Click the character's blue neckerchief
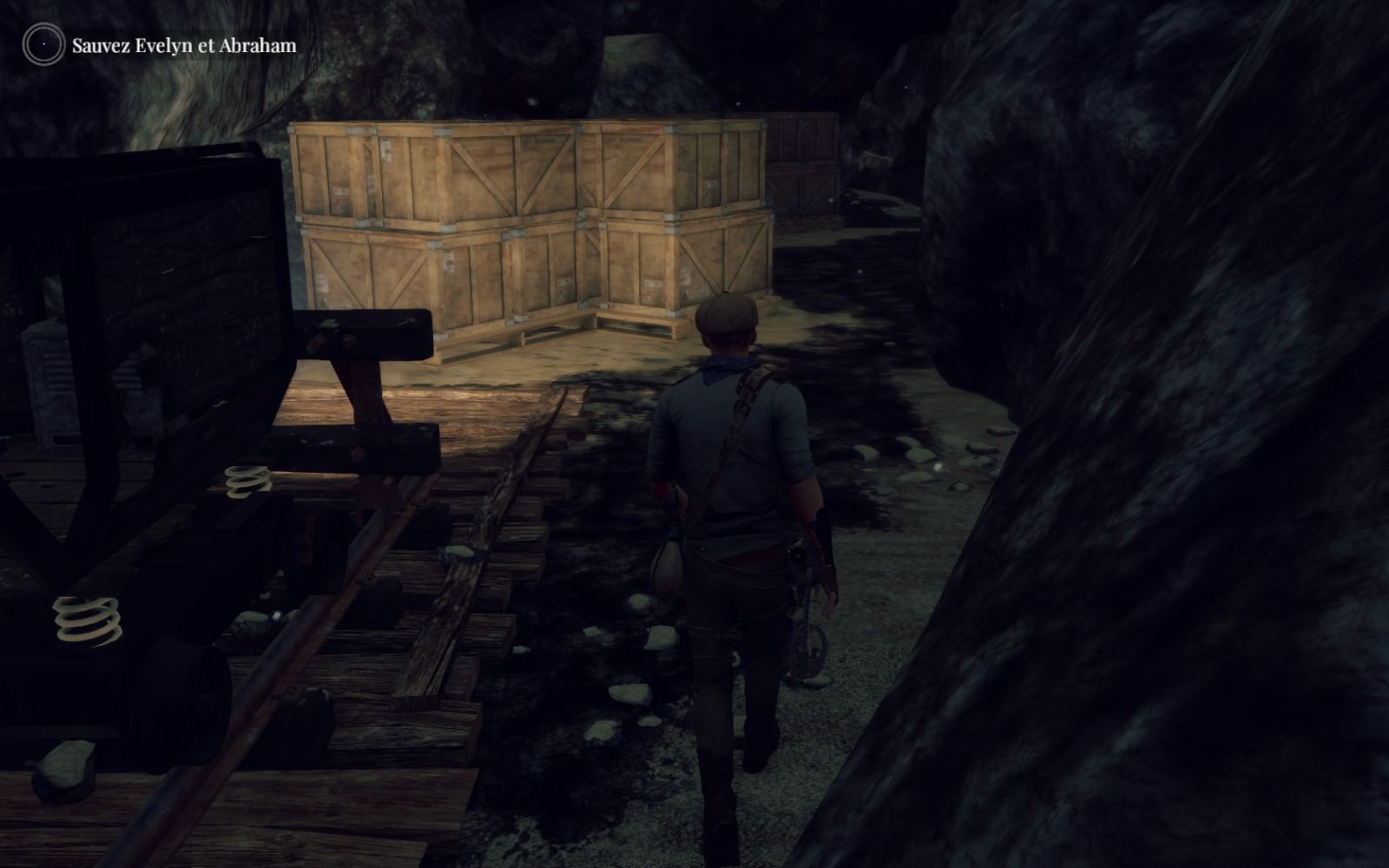This screenshot has height=868, width=1389. pos(727,365)
